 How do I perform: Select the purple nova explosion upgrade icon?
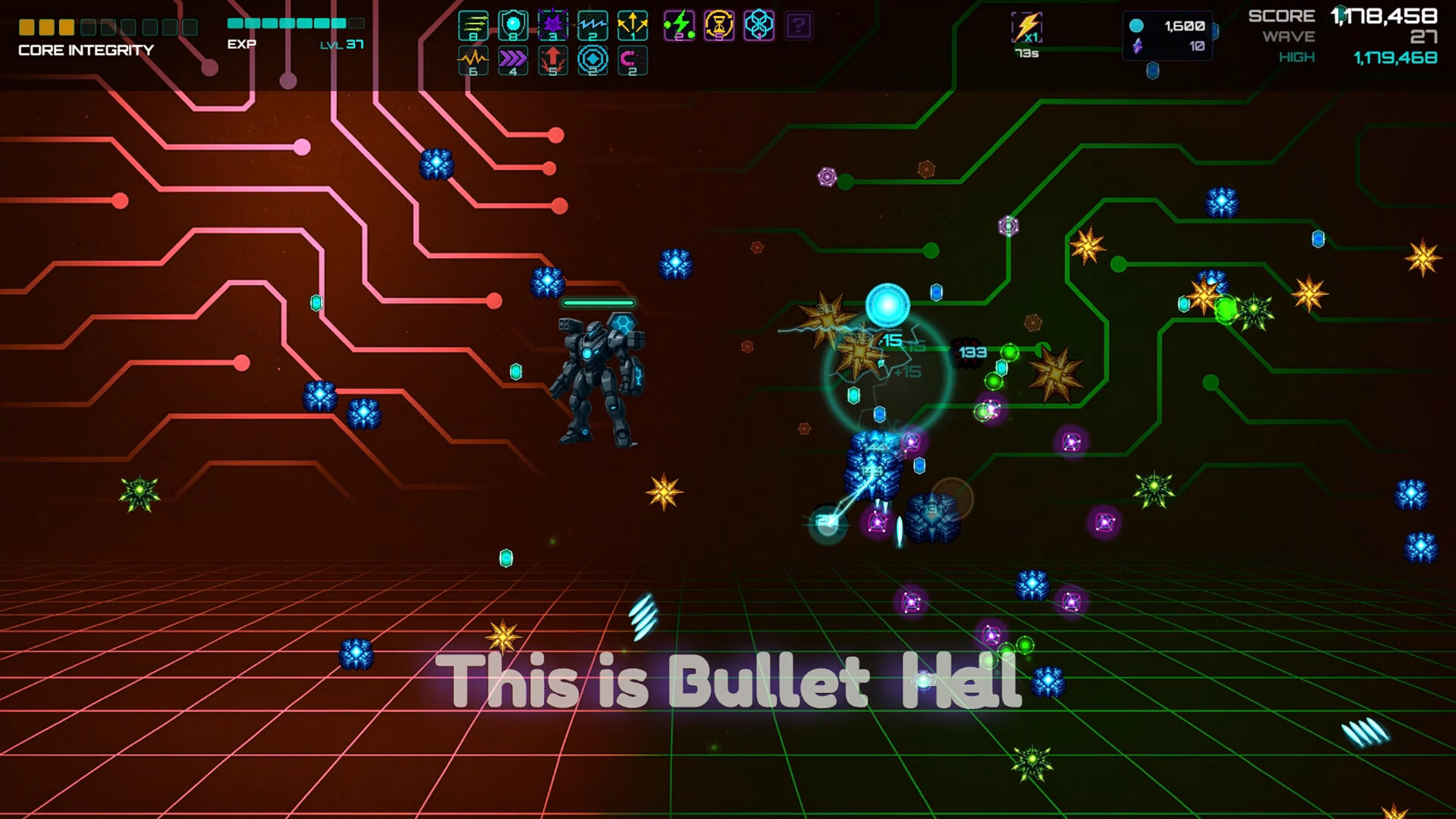coord(553,26)
